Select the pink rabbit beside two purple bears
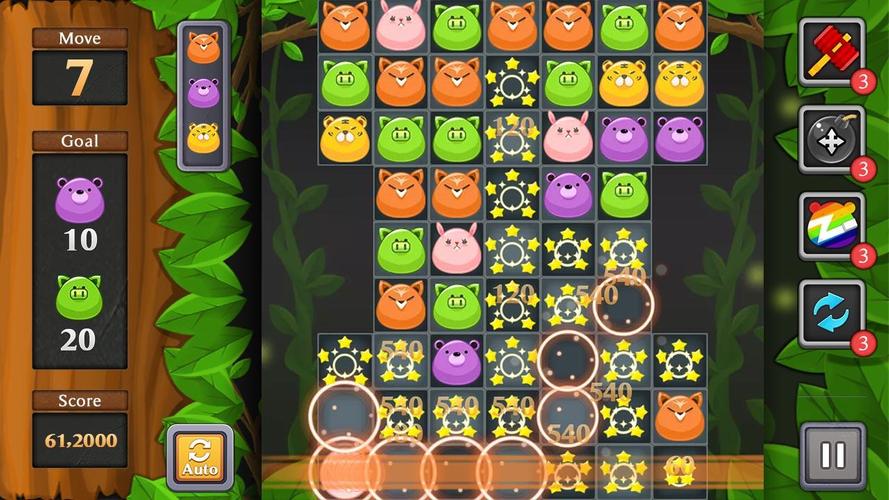The image size is (889, 500). pos(567,137)
